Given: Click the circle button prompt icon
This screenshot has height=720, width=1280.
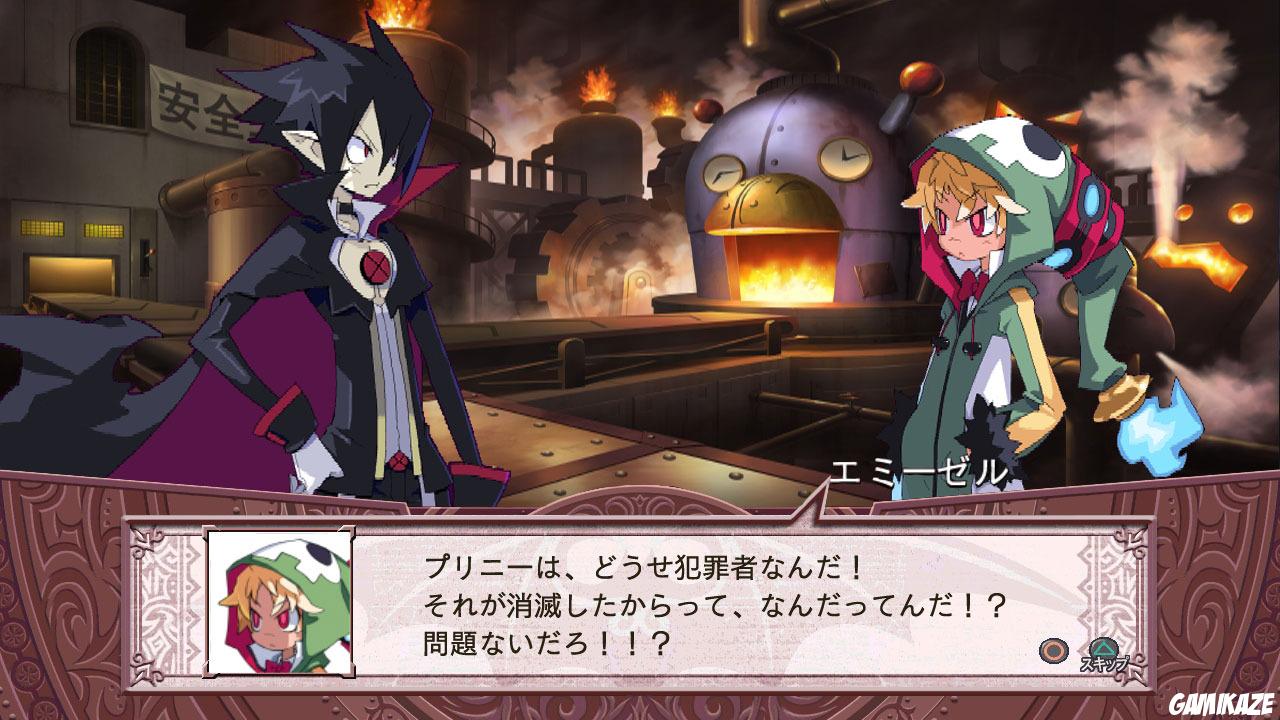Looking at the screenshot, I should pyautogui.click(x=1053, y=651).
